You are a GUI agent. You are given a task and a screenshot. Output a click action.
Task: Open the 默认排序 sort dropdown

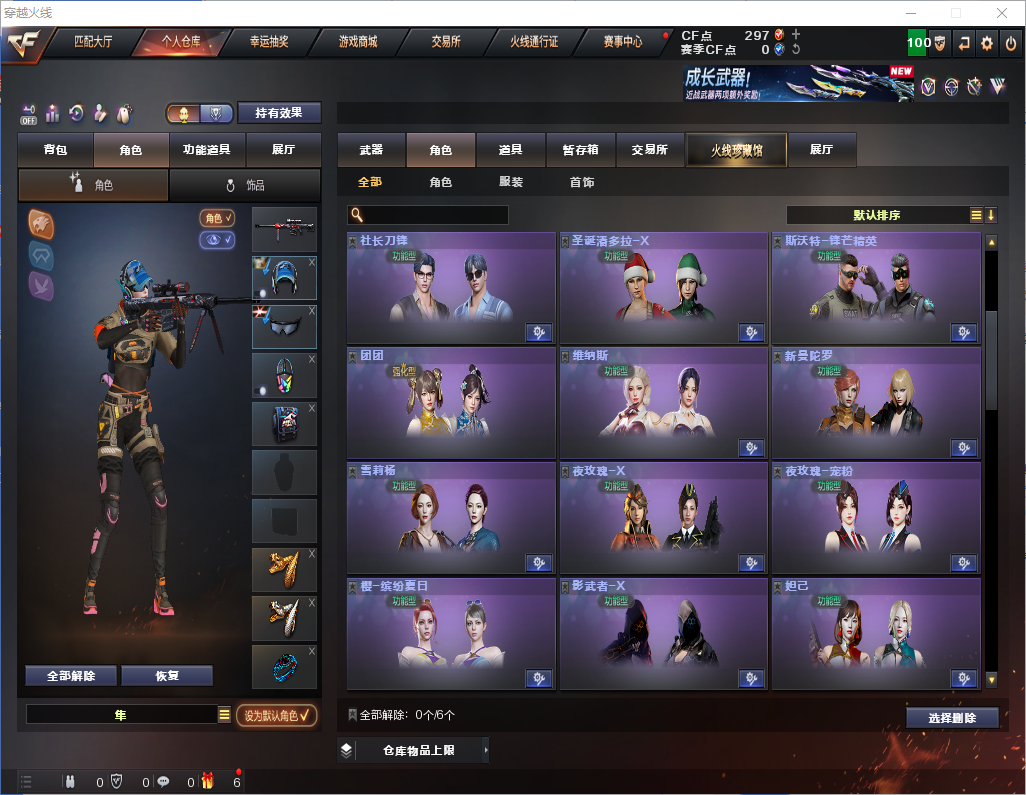(x=877, y=215)
